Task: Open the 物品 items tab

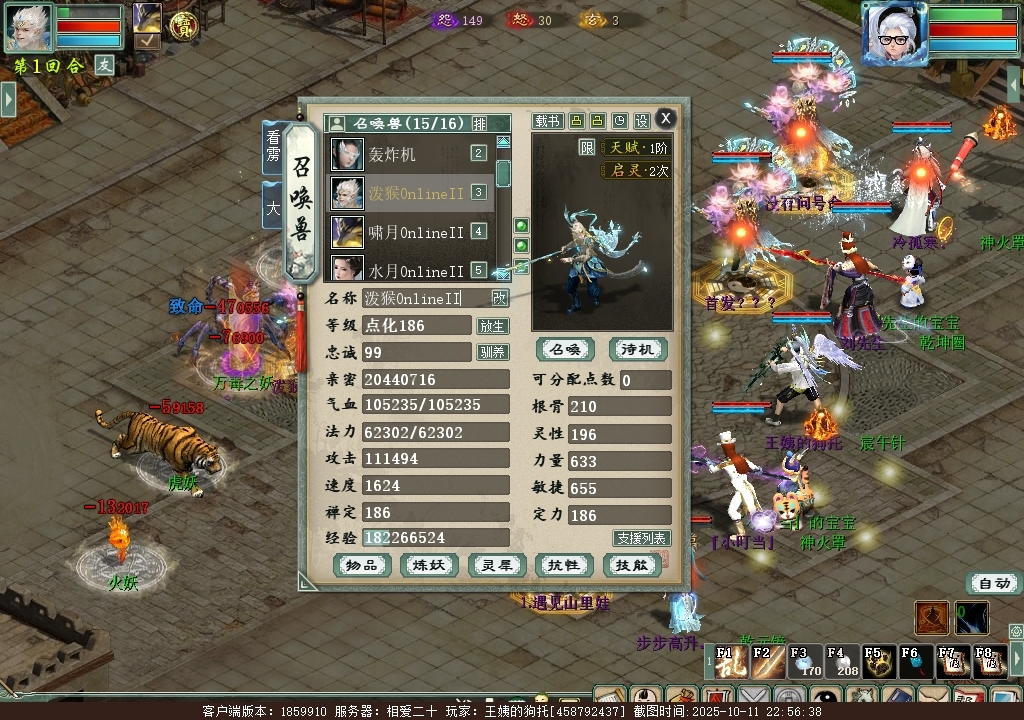Action: [362, 565]
